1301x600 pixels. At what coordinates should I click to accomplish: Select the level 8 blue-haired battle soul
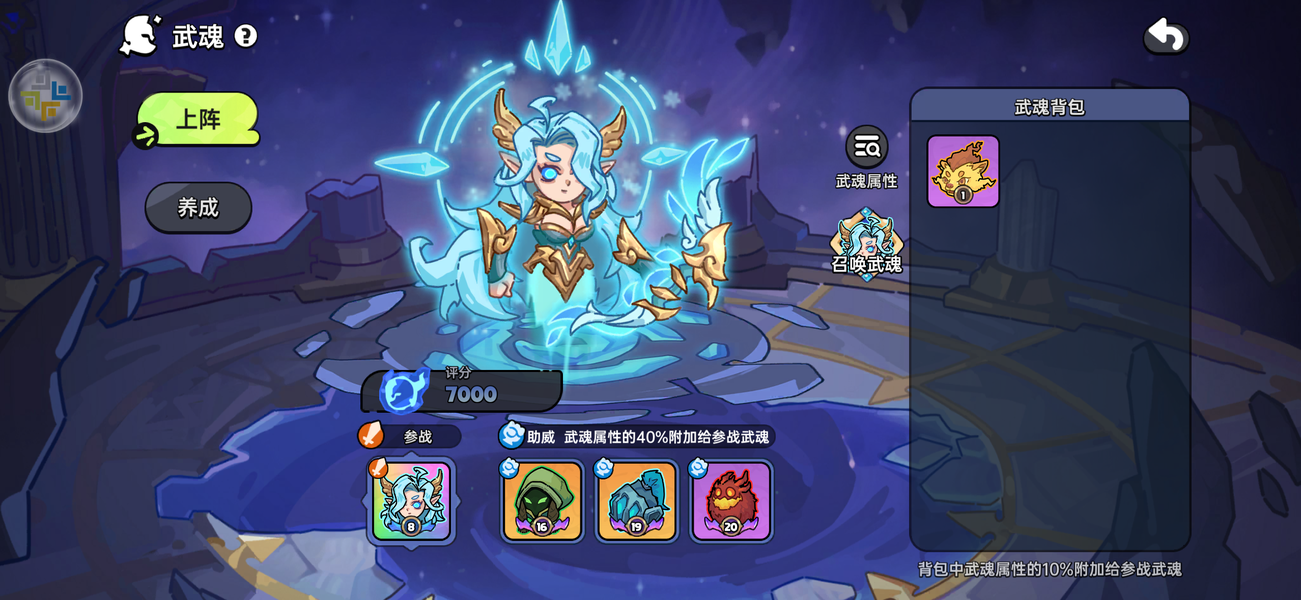(411, 501)
